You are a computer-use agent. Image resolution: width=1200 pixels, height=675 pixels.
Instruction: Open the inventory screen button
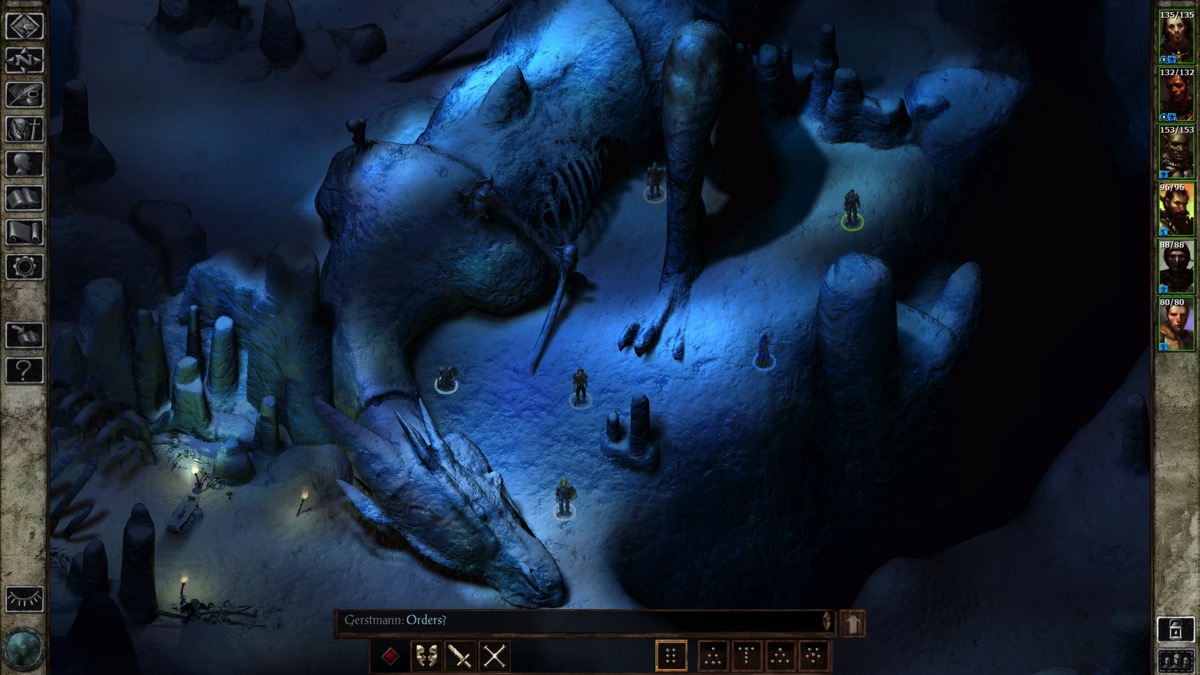[24, 129]
